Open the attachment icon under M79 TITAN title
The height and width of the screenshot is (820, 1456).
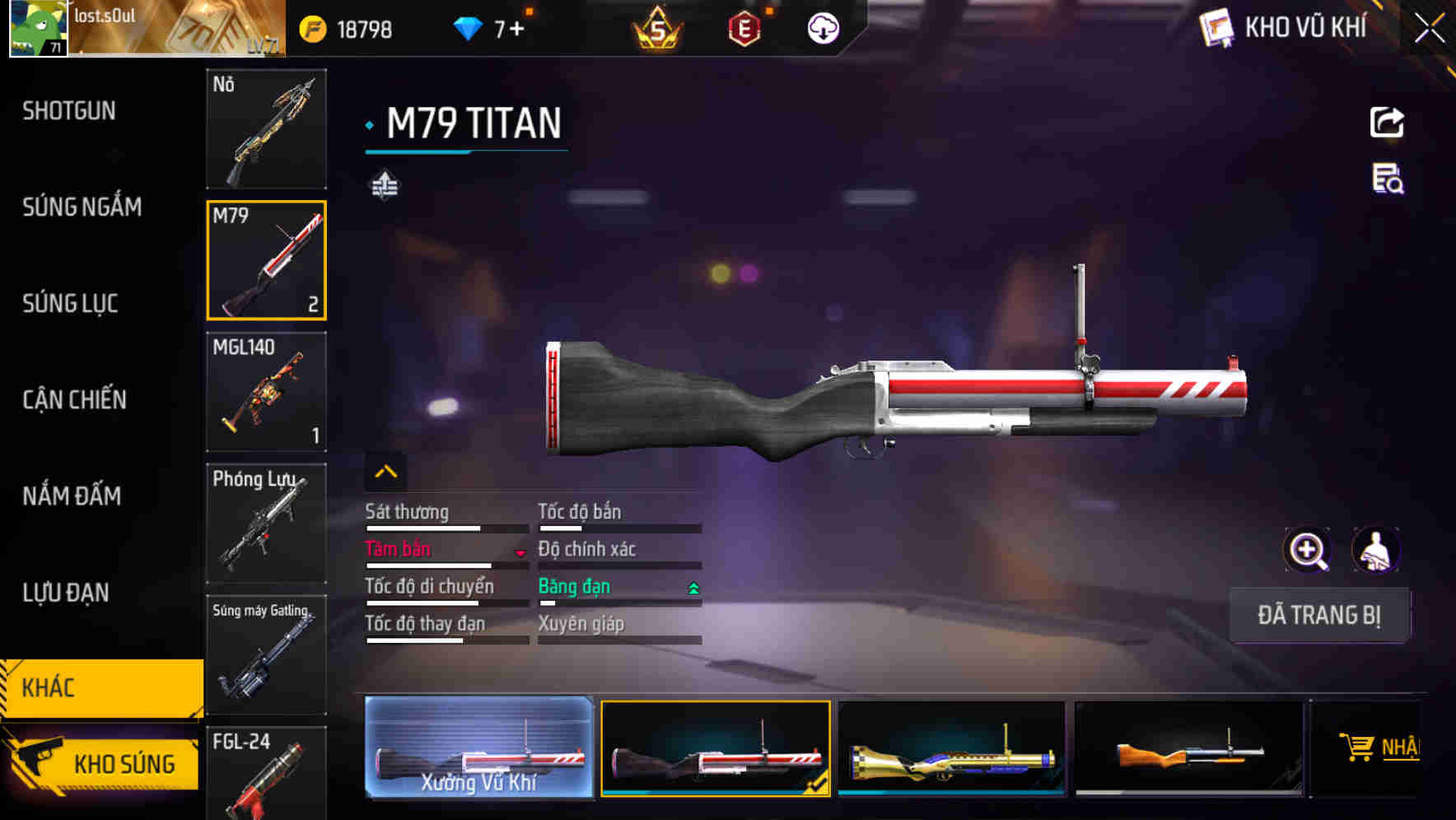pyautogui.click(x=385, y=186)
